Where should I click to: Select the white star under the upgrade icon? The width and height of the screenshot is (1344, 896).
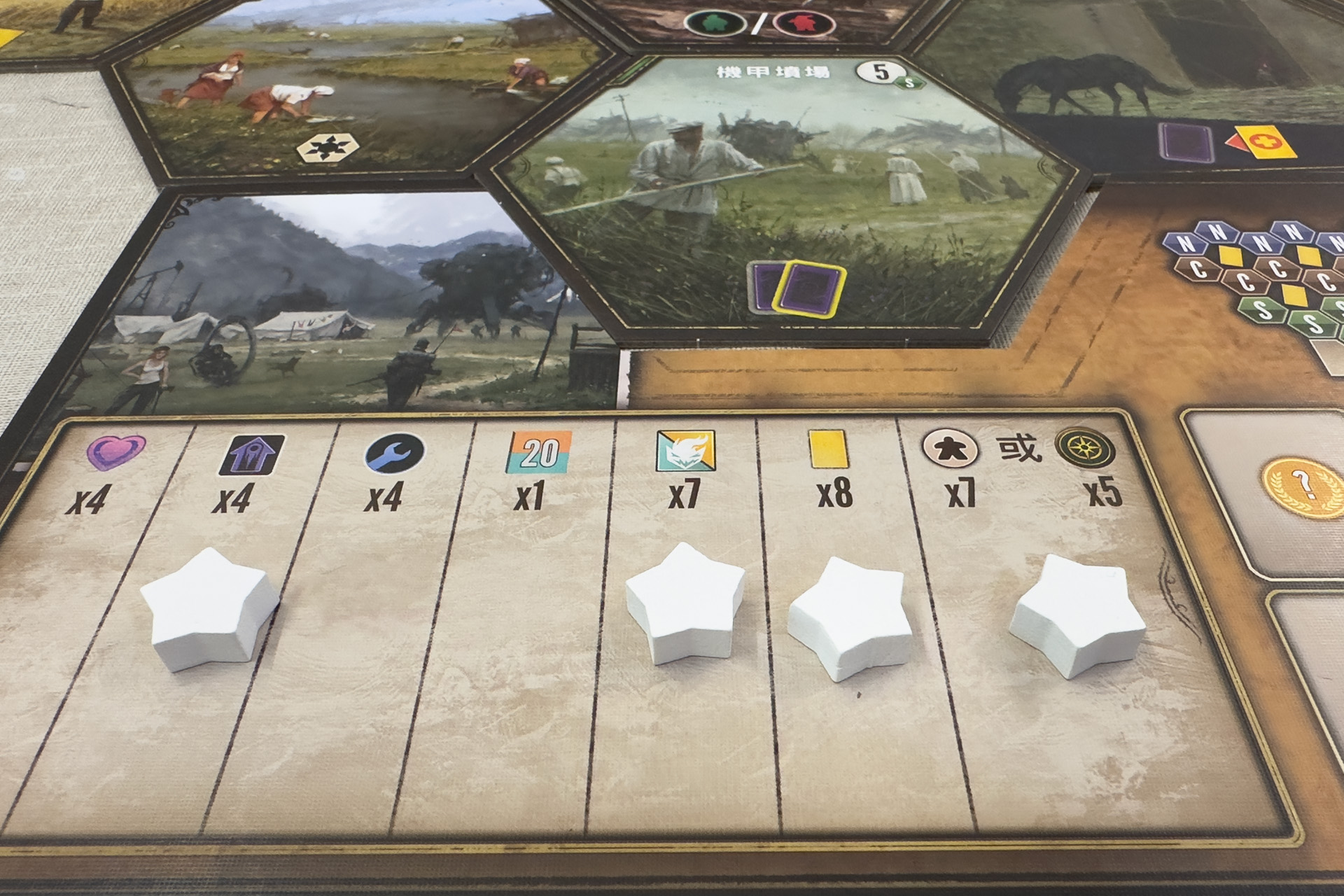pyautogui.click(x=210, y=609)
